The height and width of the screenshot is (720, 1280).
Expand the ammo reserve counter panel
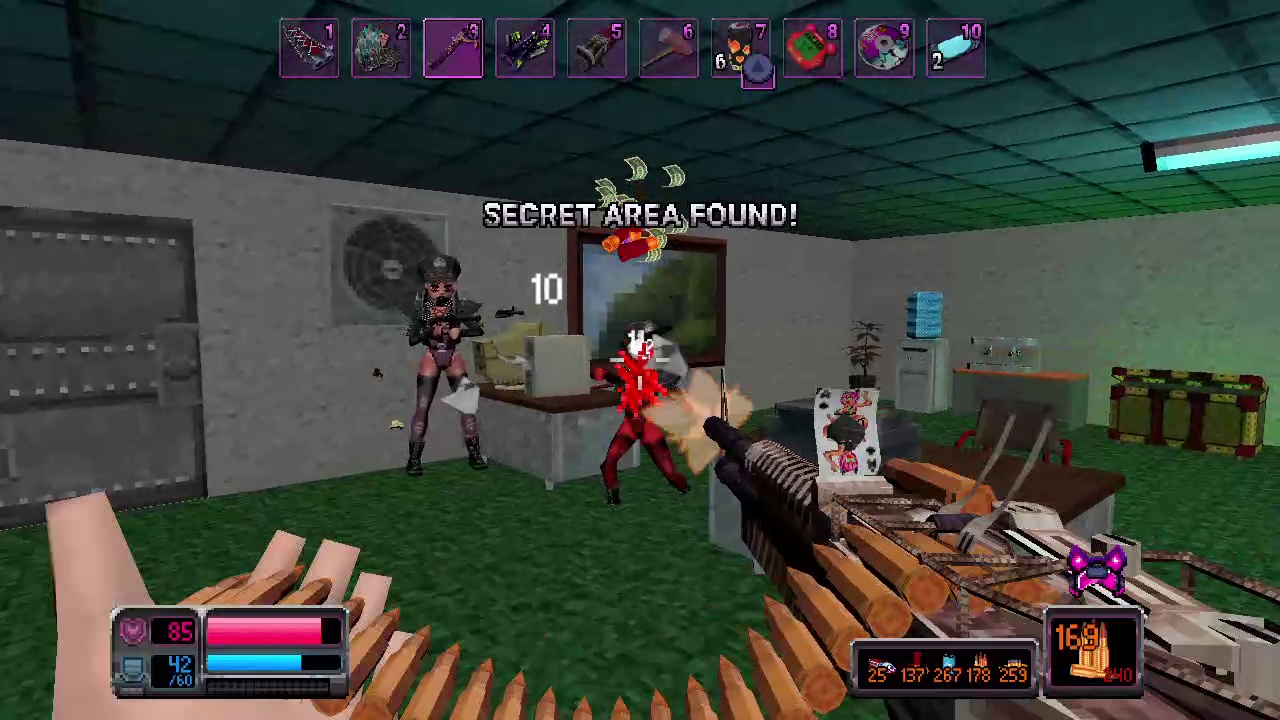(x=945, y=672)
